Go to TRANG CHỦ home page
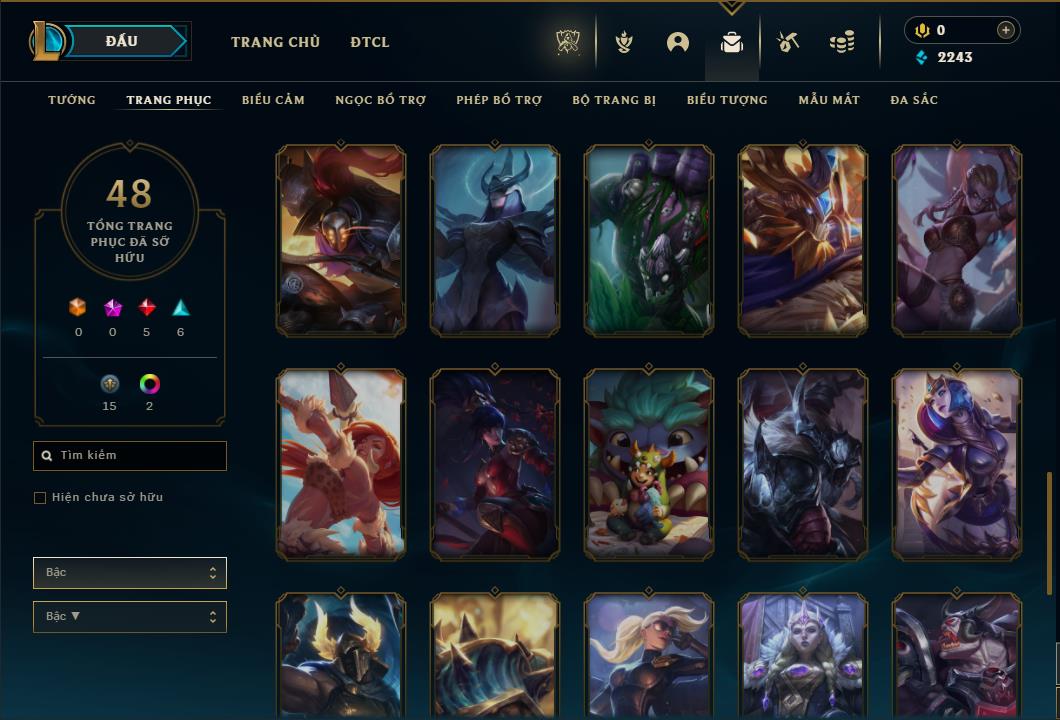Image resolution: width=1060 pixels, height=720 pixels. [275, 42]
